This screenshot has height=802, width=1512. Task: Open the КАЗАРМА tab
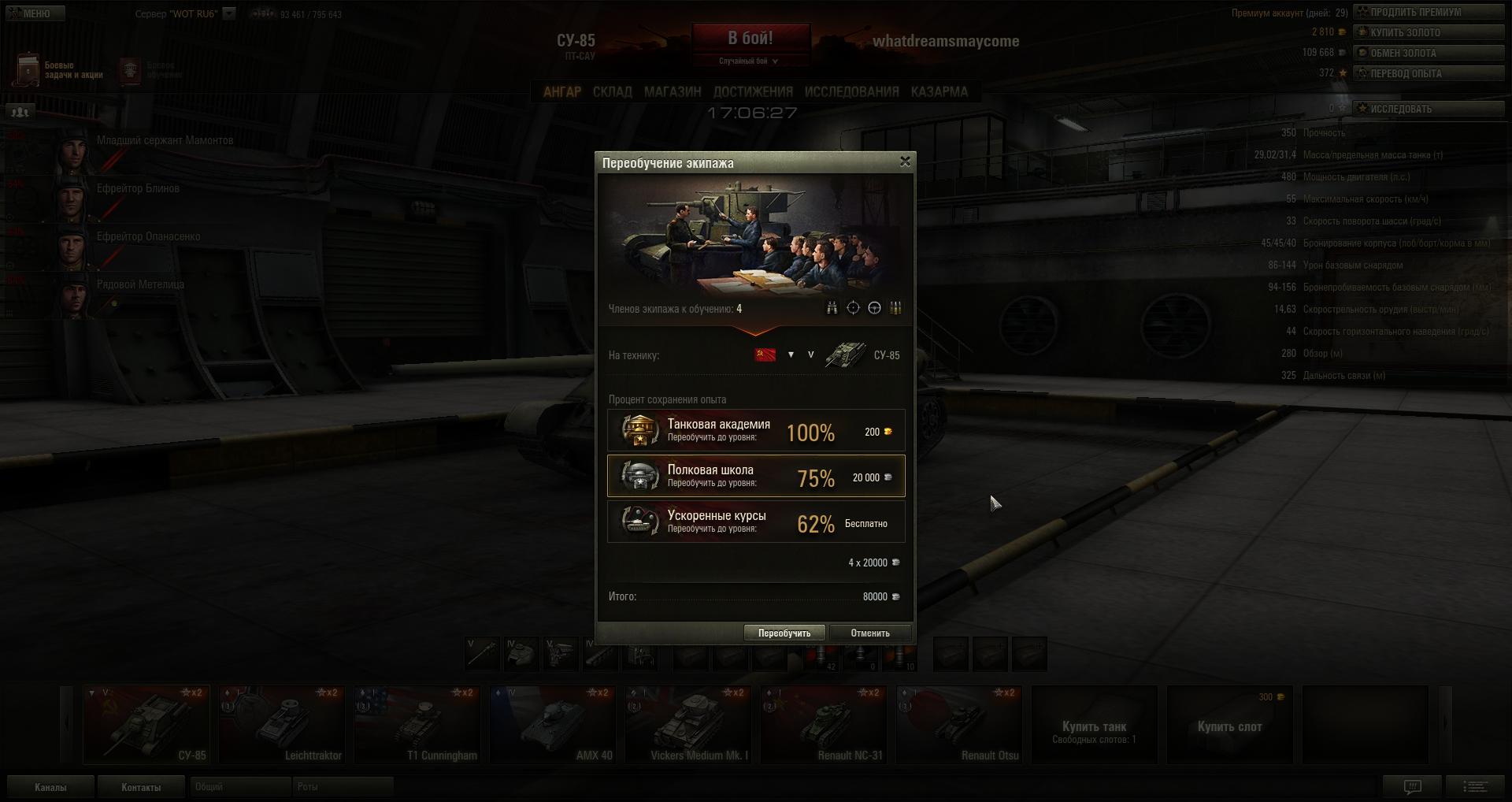[x=939, y=92]
